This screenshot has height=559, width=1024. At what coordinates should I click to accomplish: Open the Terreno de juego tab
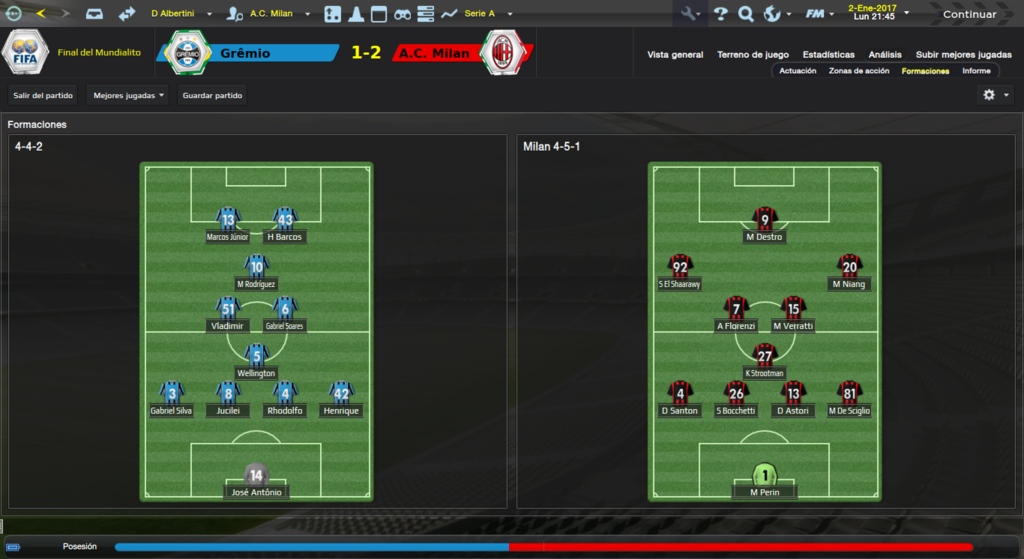coord(753,55)
